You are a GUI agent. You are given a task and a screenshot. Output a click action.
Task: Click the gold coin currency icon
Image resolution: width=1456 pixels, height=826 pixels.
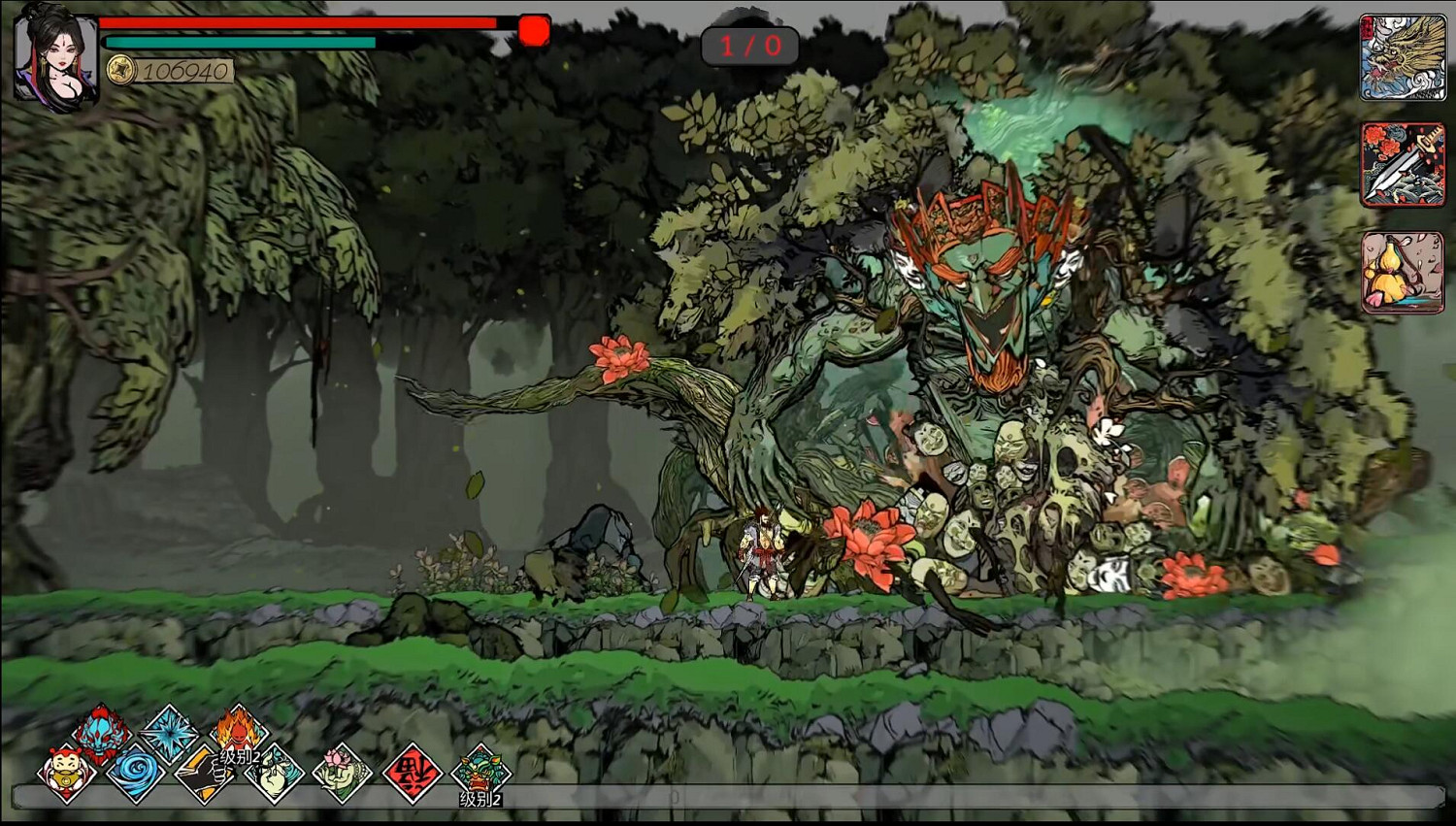coord(120,70)
